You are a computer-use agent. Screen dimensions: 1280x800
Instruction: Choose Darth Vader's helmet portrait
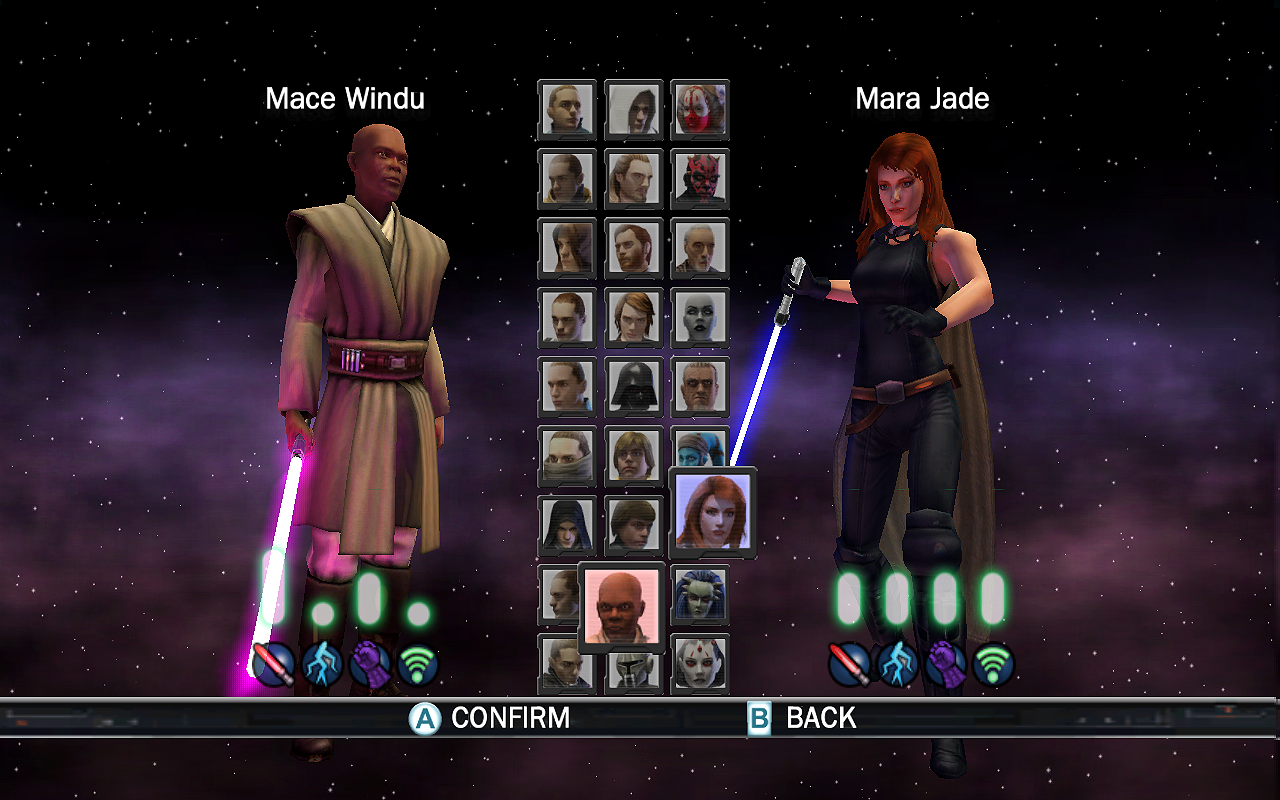tap(633, 386)
